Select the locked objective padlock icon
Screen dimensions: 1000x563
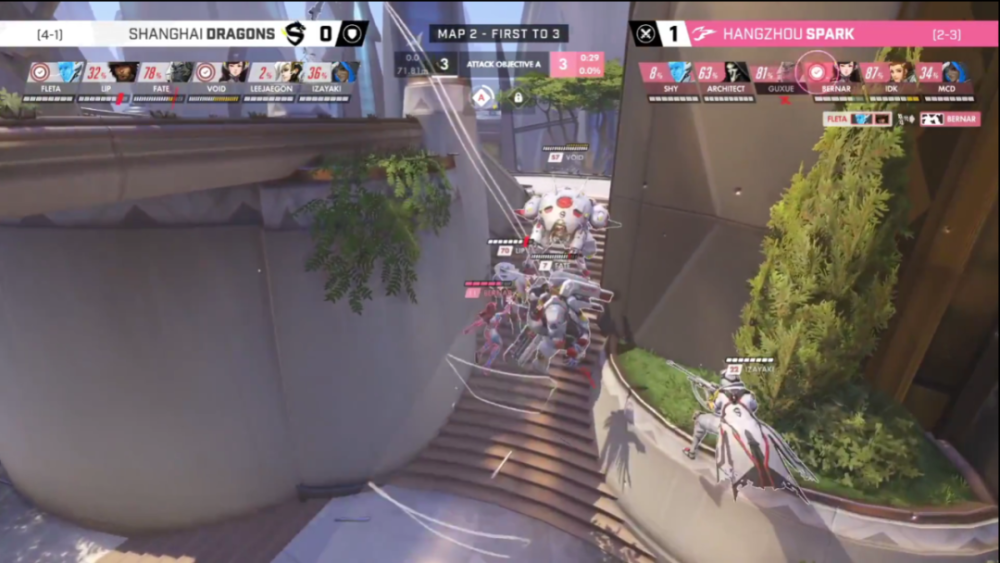(518, 98)
